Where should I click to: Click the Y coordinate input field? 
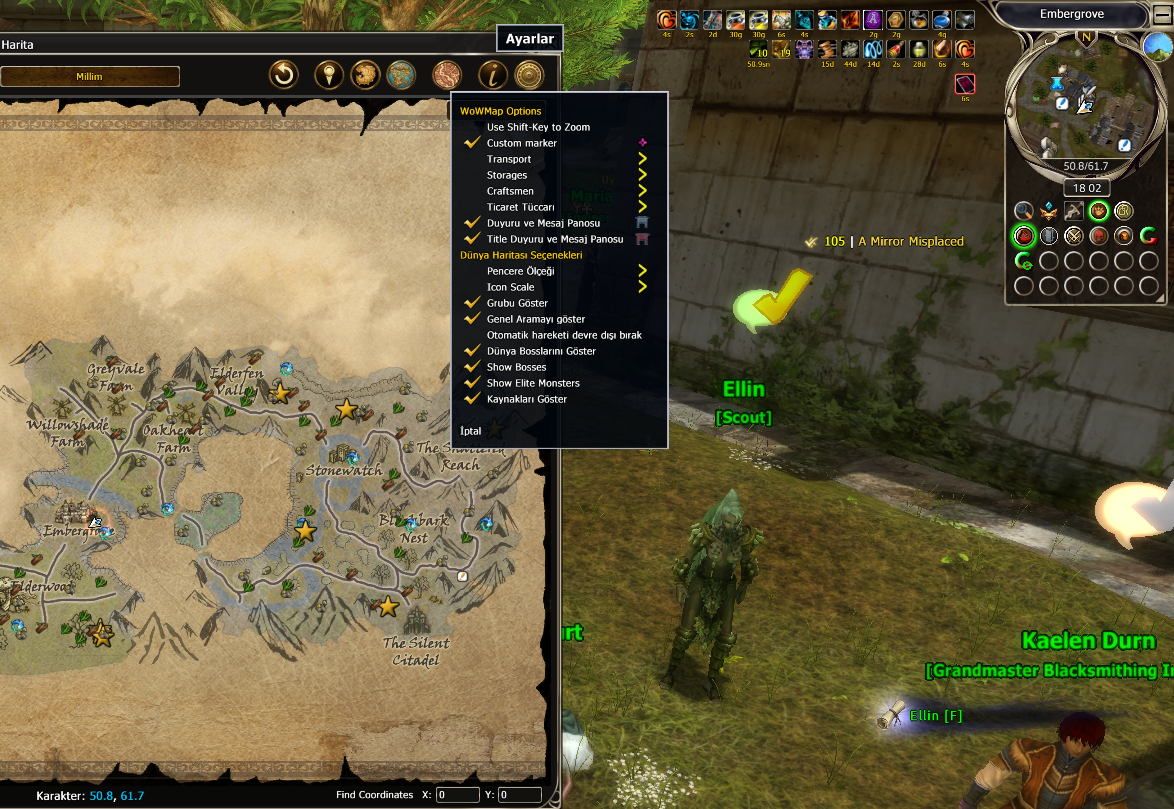click(x=519, y=795)
